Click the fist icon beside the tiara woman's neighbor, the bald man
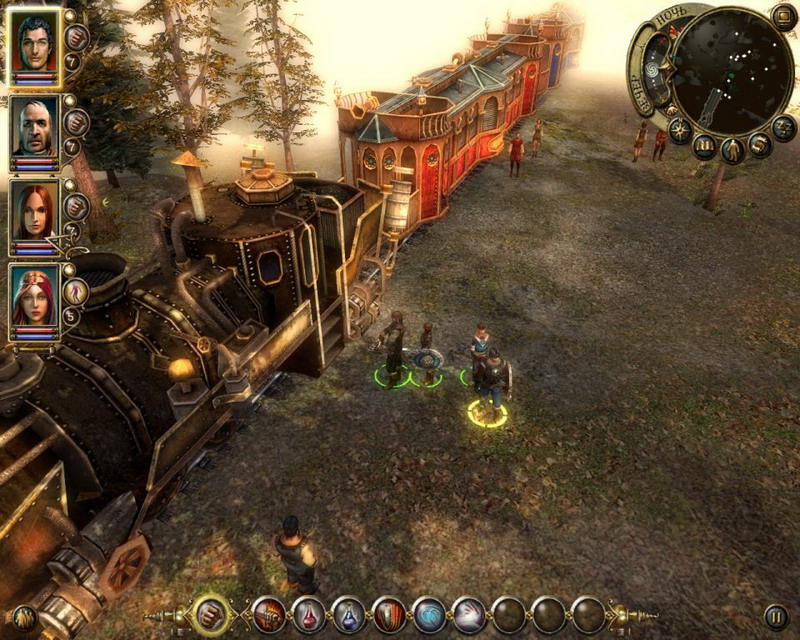800x640 pixels. point(76,122)
